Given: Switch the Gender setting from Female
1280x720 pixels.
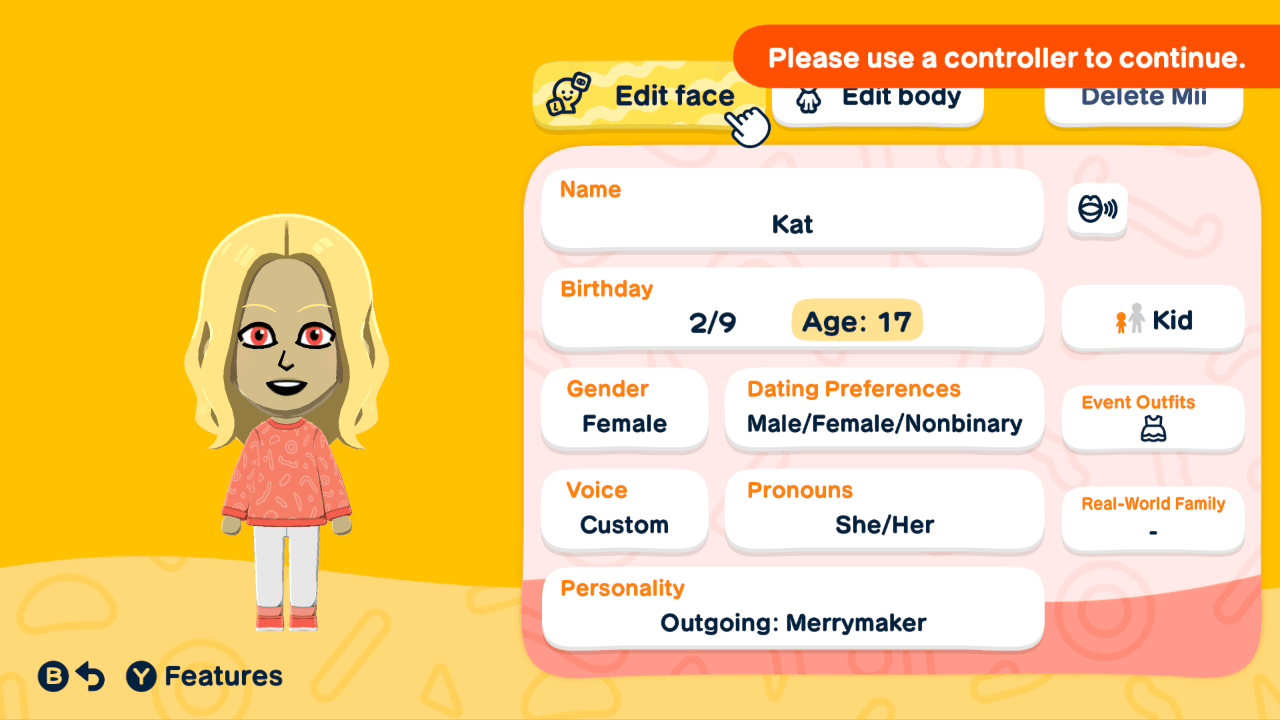Looking at the screenshot, I should [624, 410].
